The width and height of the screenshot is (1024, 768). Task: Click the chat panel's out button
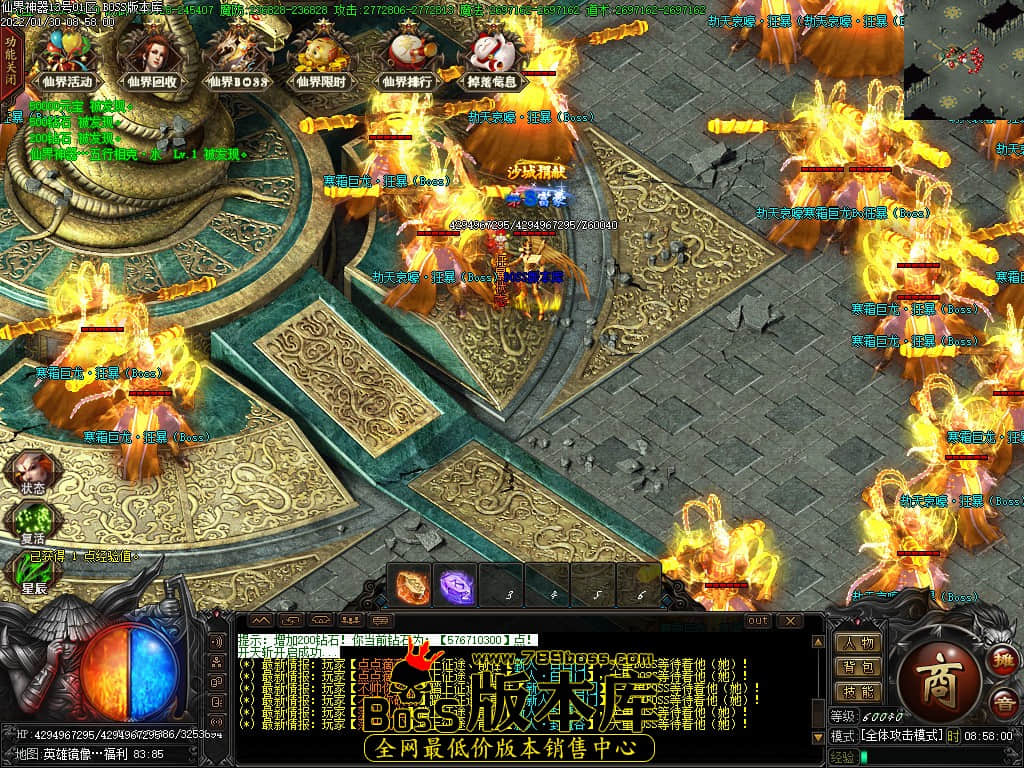point(758,621)
